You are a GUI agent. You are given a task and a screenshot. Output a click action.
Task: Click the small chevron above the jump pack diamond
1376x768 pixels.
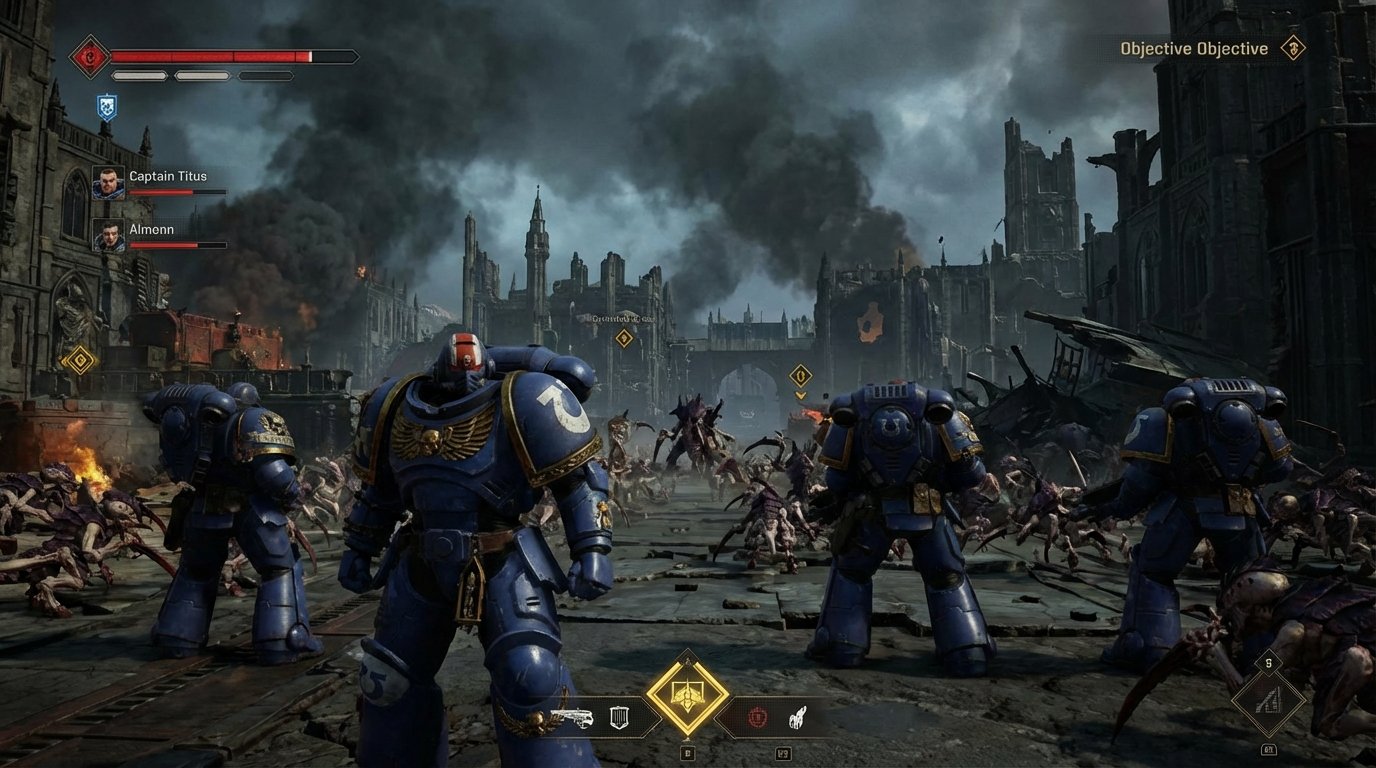[x=688, y=659]
